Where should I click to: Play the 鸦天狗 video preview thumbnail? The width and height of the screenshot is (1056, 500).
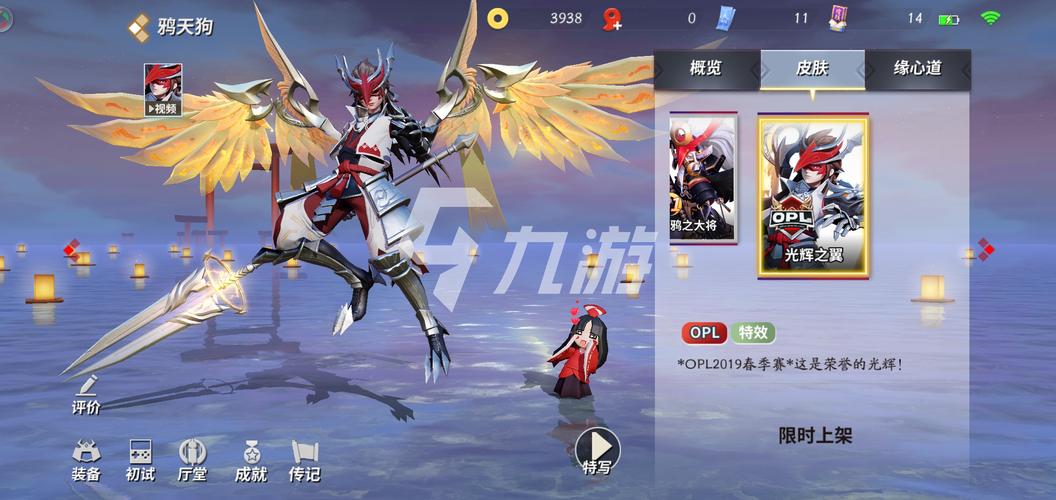163,90
